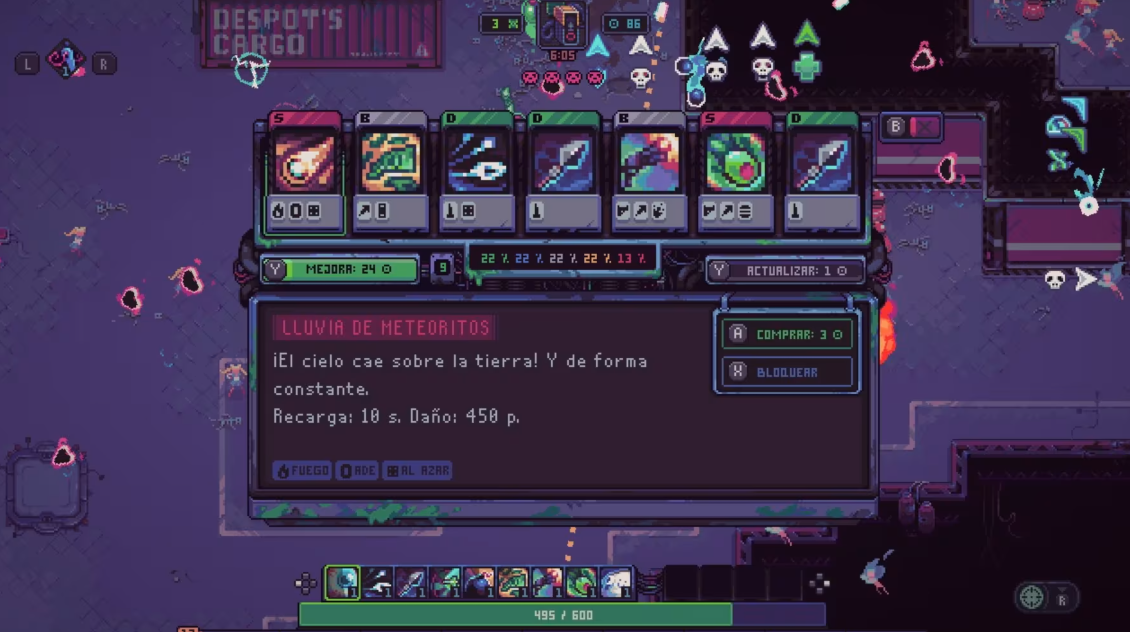Select the highlighted orb item in the hotbar
The height and width of the screenshot is (632, 1130).
point(343,583)
